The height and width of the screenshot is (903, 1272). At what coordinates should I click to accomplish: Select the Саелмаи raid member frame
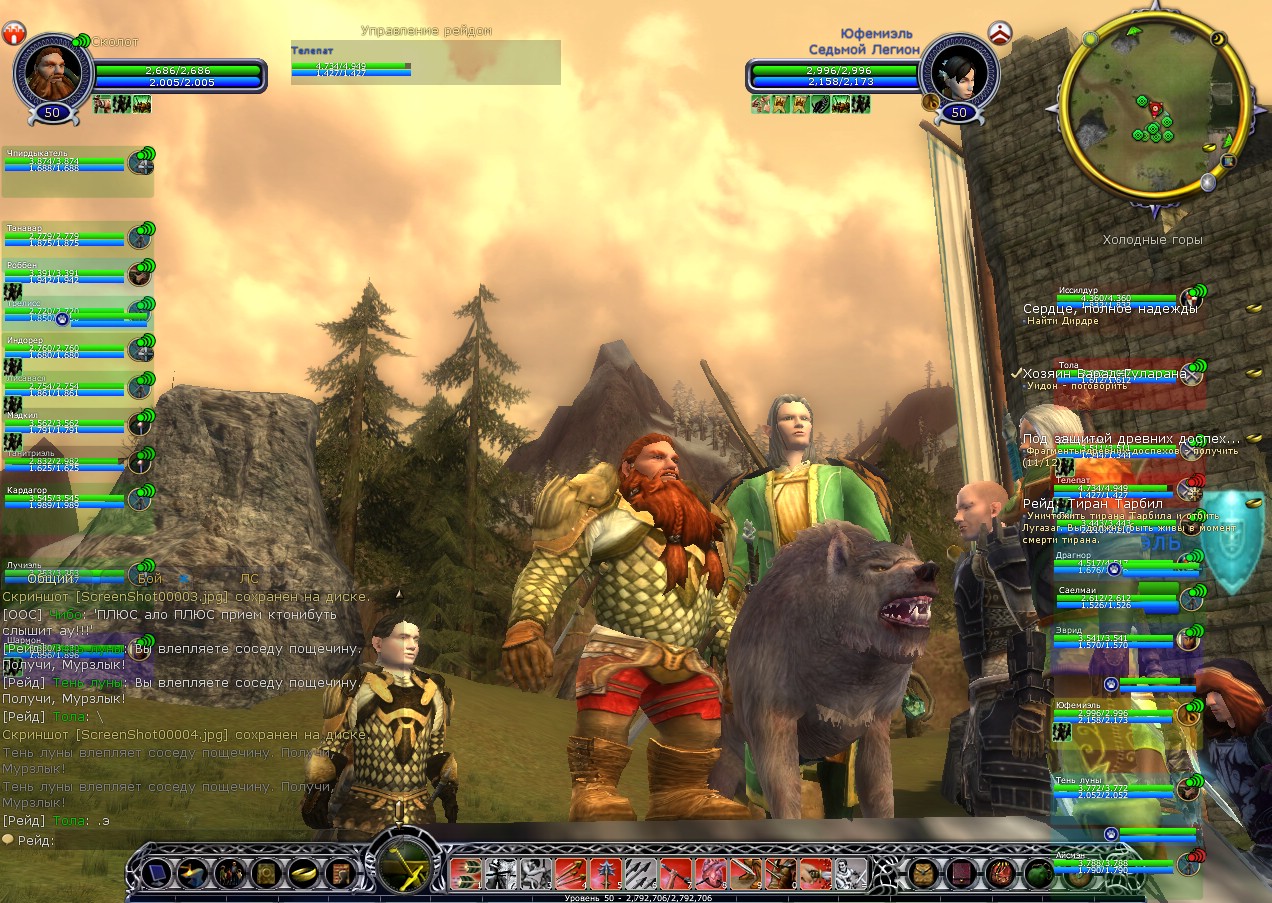point(1115,599)
